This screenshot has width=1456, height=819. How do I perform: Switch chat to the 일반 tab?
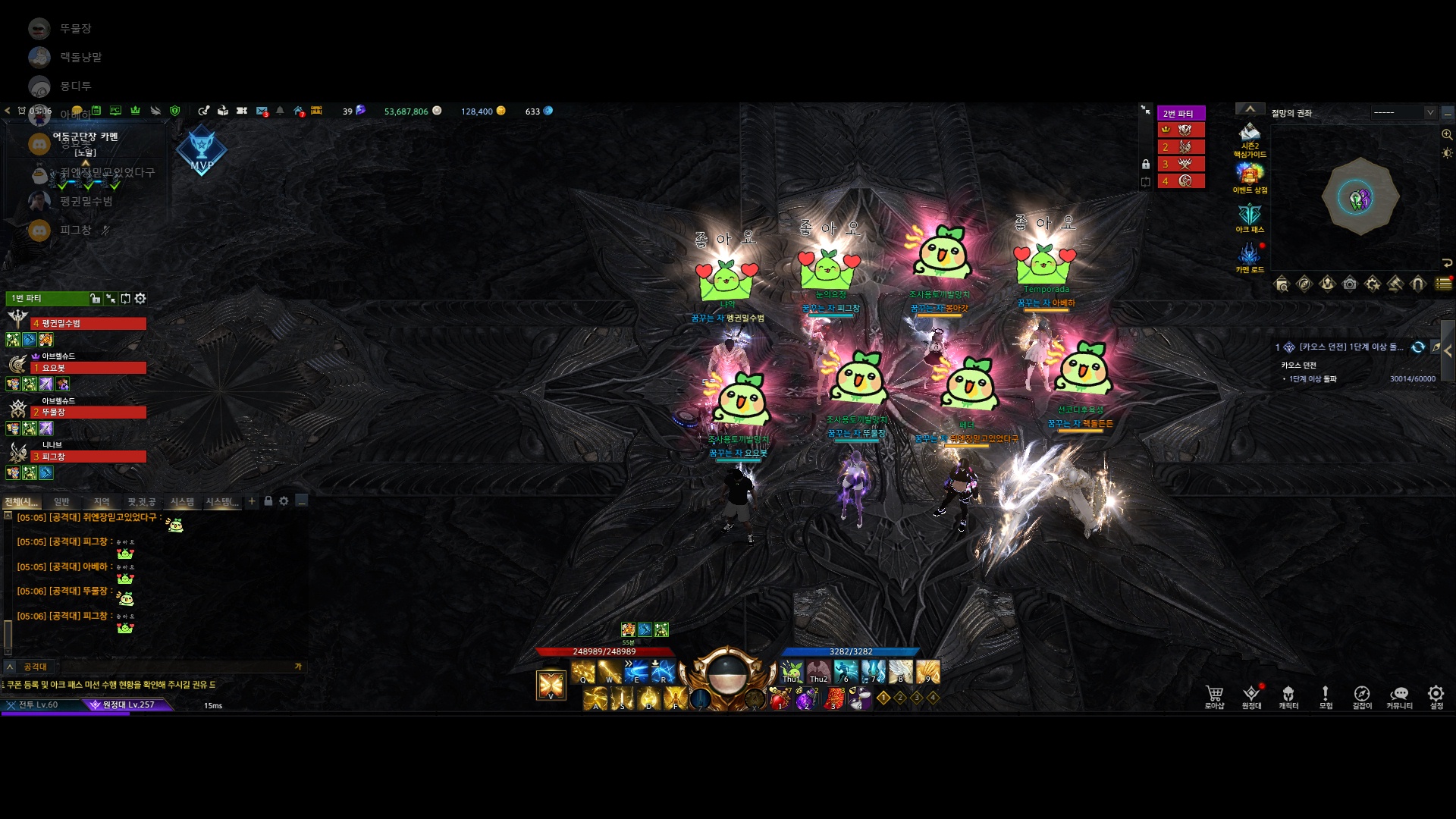[61, 501]
